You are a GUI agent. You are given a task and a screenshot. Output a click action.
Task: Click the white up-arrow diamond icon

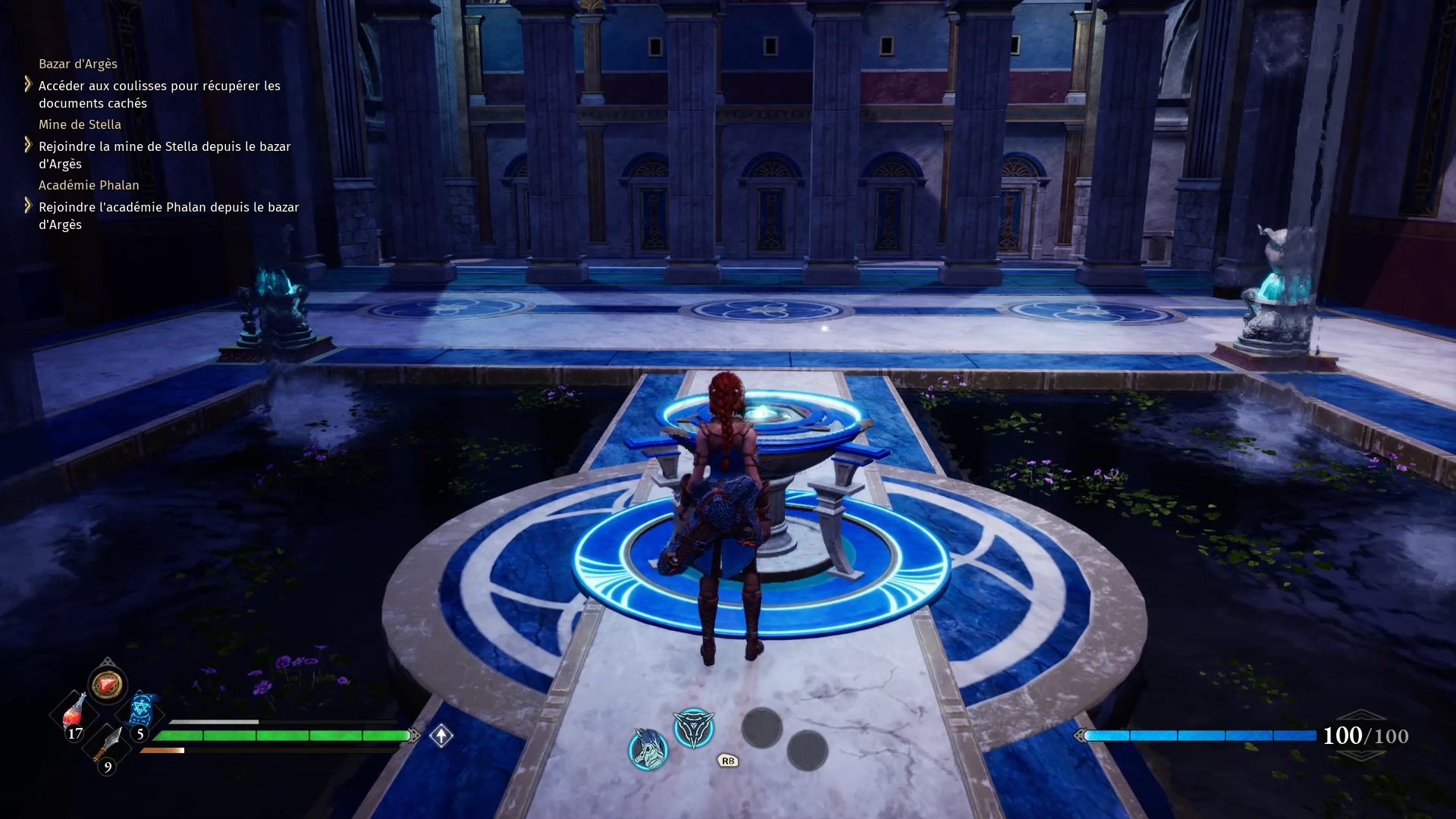[x=441, y=736]
